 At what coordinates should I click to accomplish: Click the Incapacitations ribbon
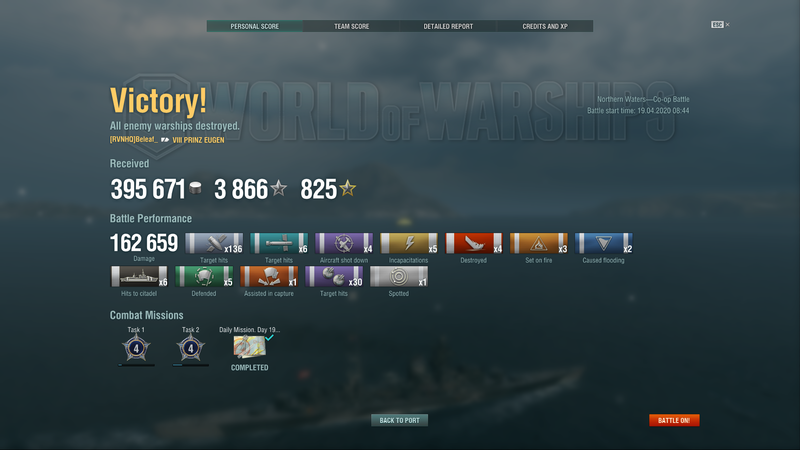pos(409,243)
